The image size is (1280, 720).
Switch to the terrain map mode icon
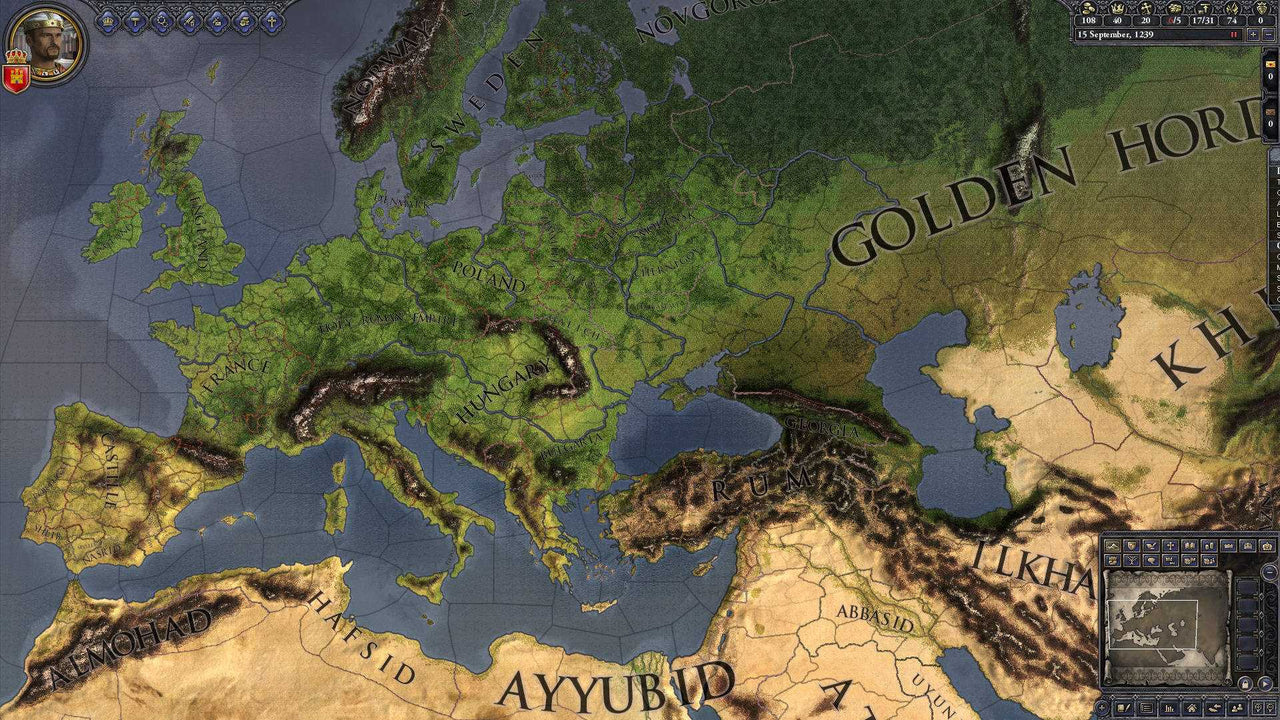(x=1112, y=545)
